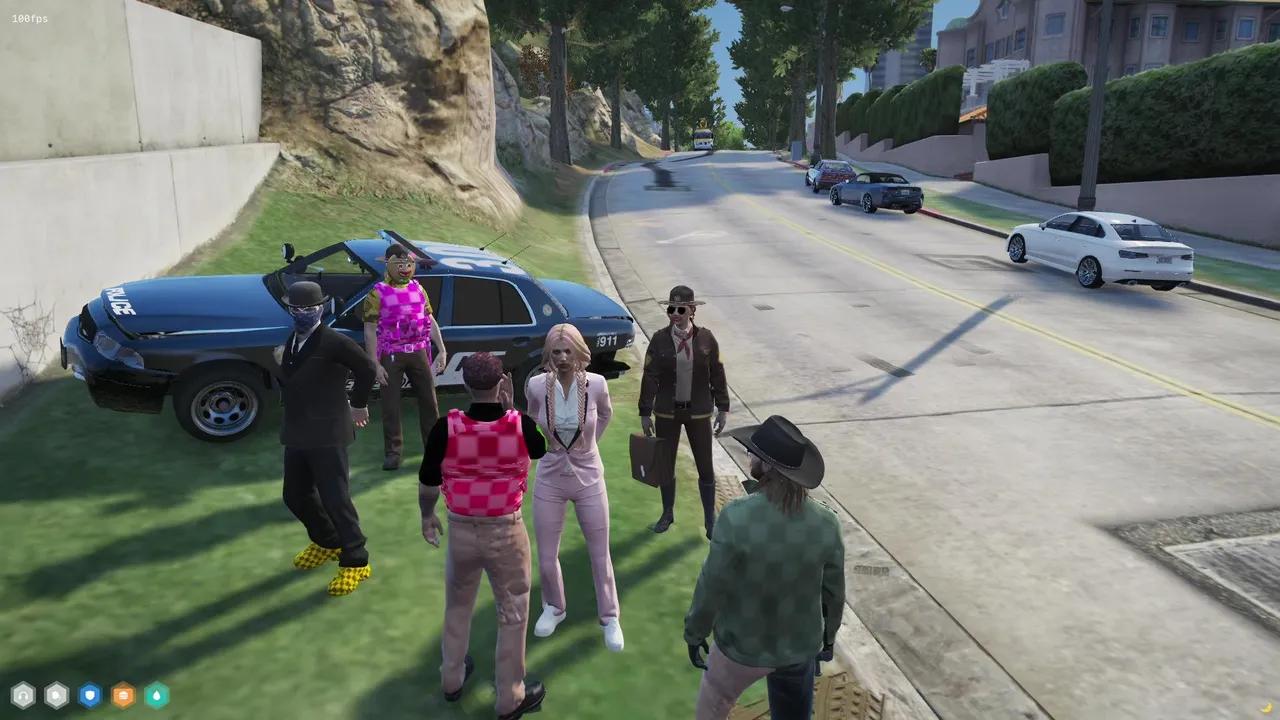The width and height of the screenshot is (1280, 720).
Task: Click the white sedan parked across the street
Action: click(1095, 245)
